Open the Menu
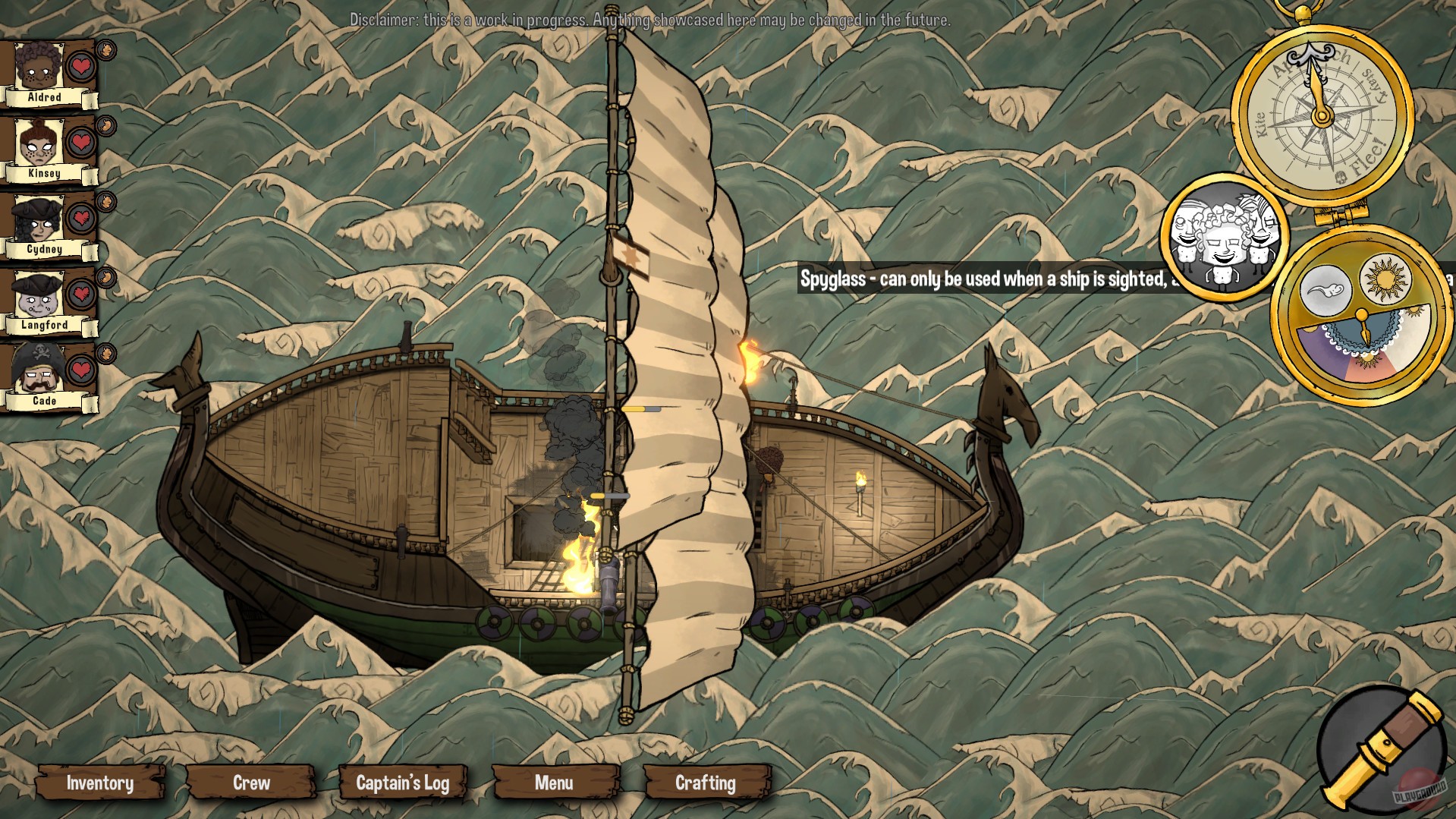This screenshot has width=1456, height=819. pyautogui.click(x=555, y=783)
